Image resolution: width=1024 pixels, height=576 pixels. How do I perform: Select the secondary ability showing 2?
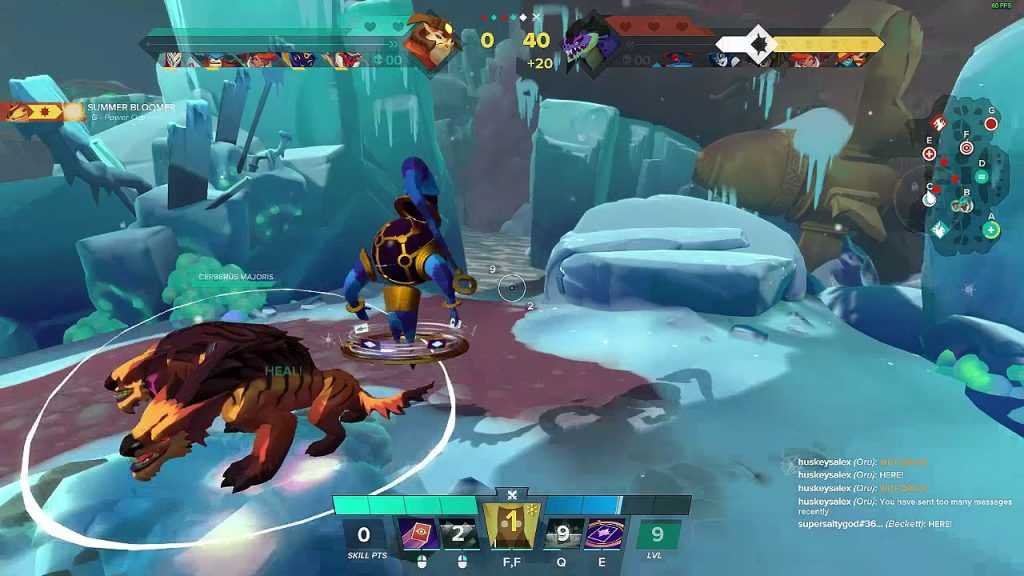pyautogui.click(x=459, y=536)
